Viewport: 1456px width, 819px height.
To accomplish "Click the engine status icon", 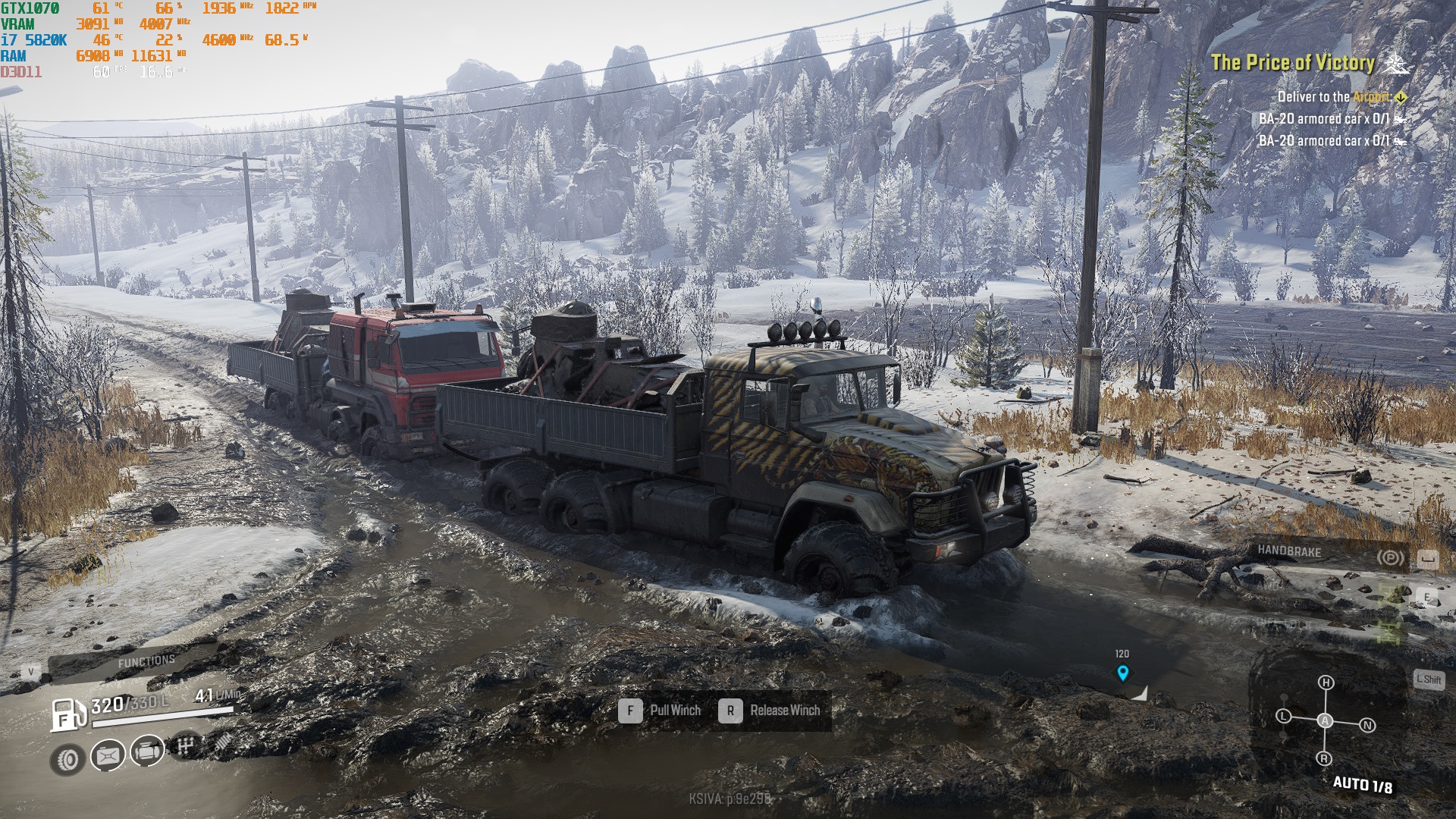I will coord(147,752).
